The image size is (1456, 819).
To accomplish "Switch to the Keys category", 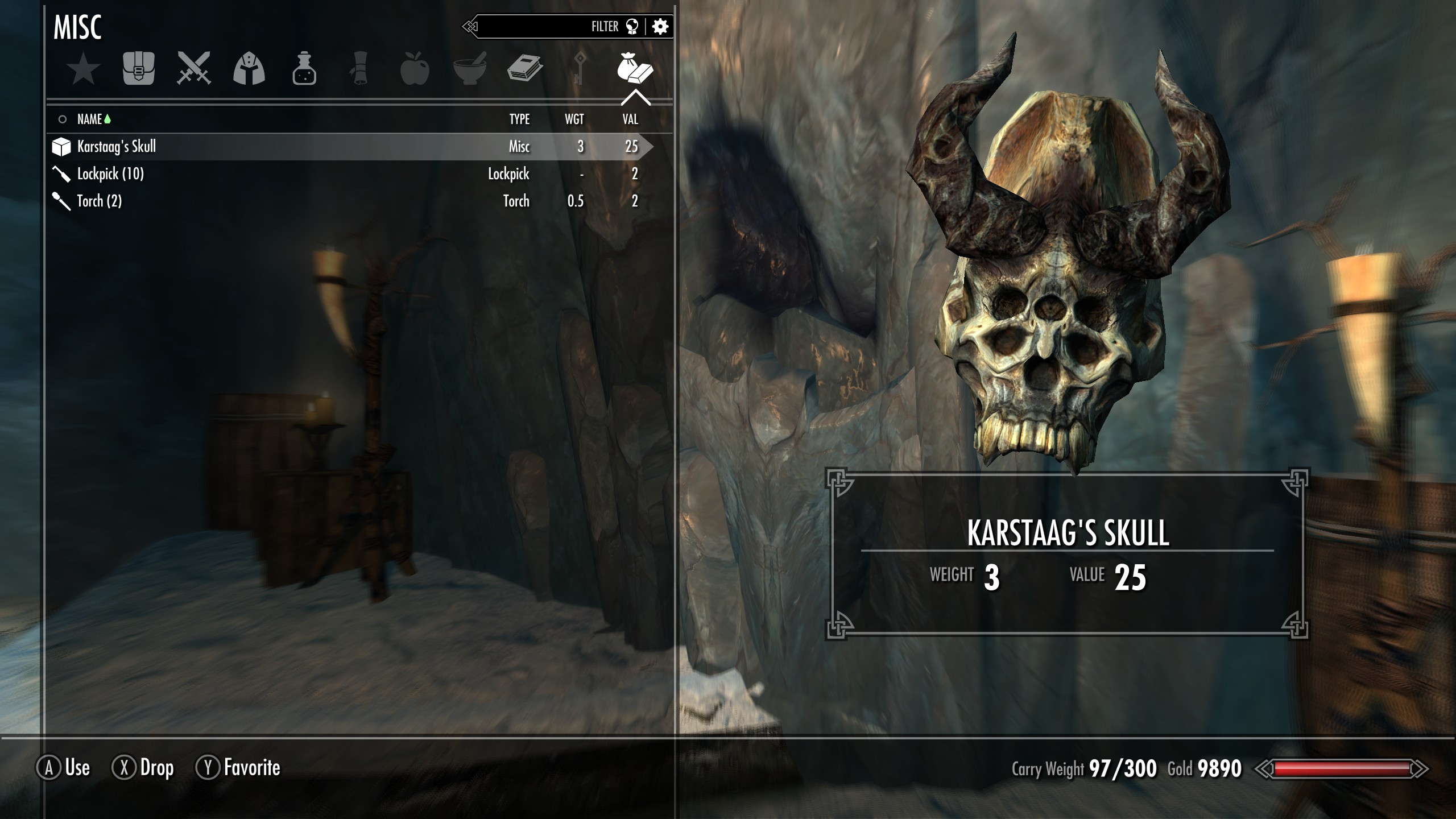I will [x=580, y=69].
